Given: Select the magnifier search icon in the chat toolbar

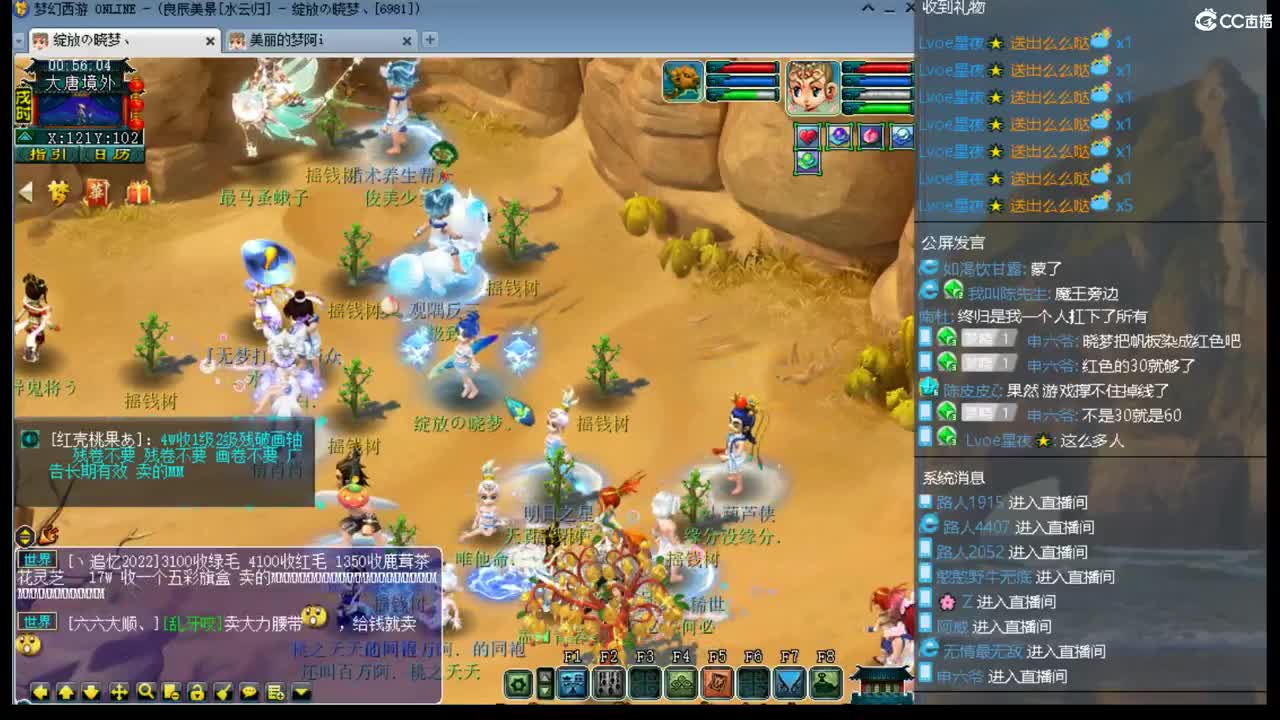Looking at the screenshot, I should (x=147, y=692).
